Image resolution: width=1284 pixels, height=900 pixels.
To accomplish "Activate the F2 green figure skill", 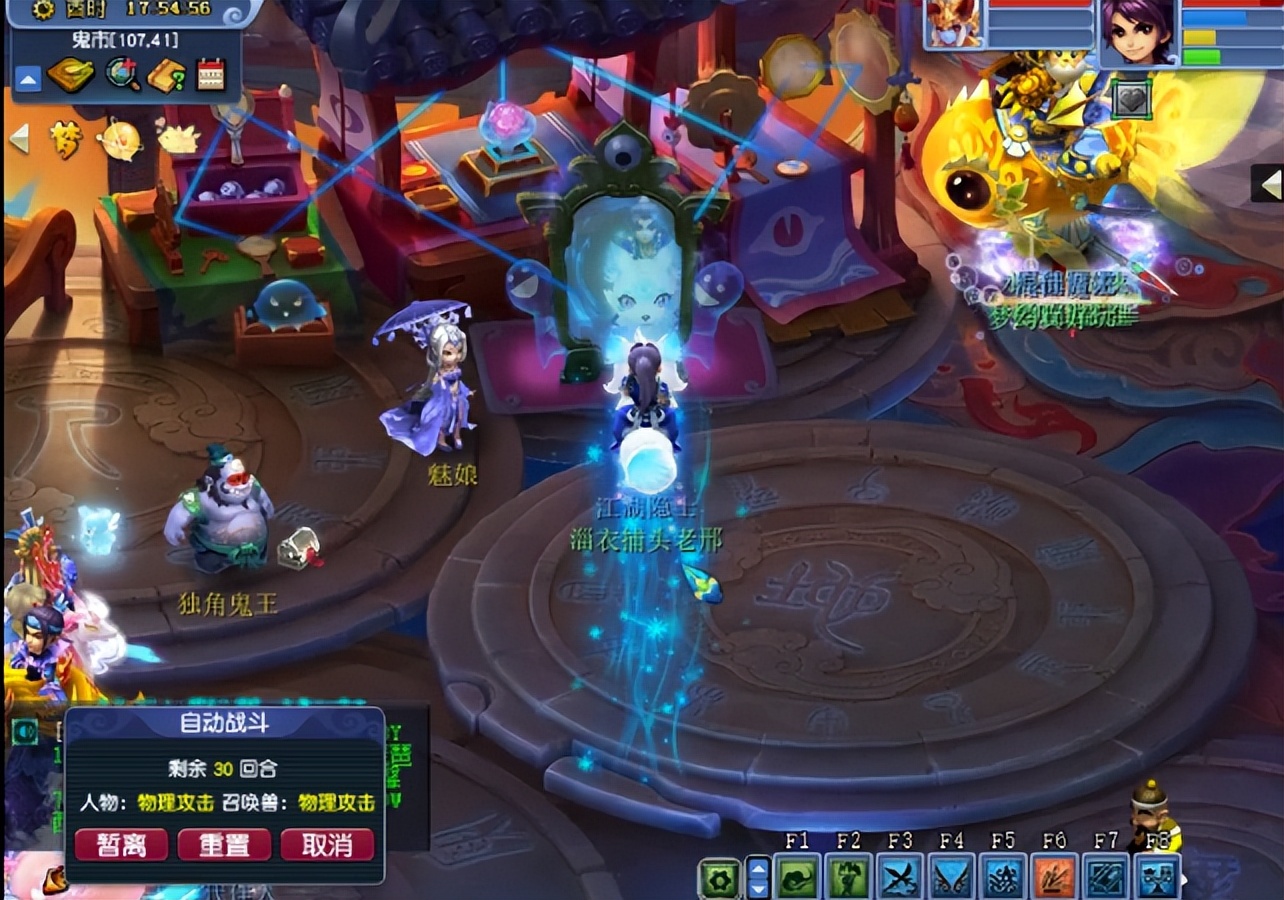I will click(x=848, y=877).
